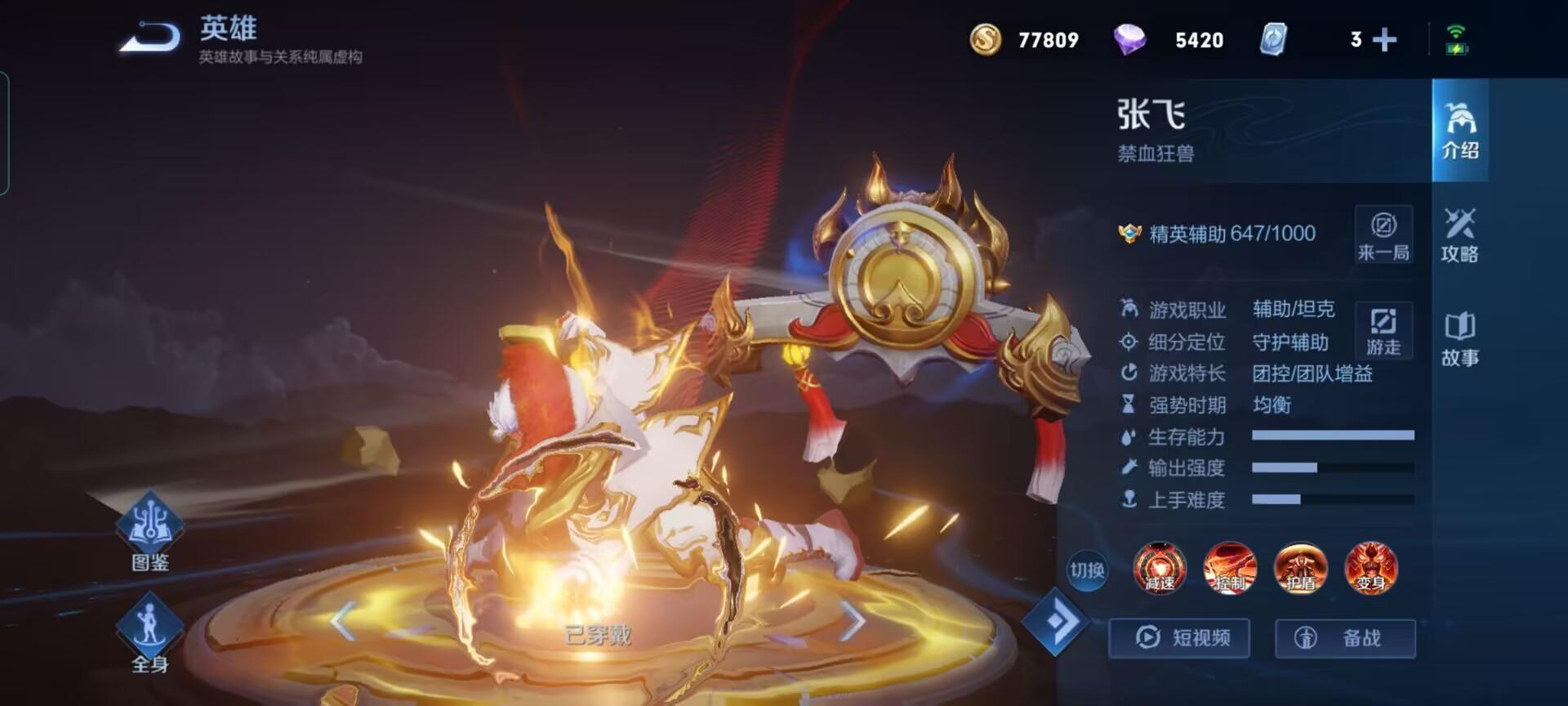Screen dimensions: 1568x706
Task: Click the blue diamond arrow button
Action: coord(1055,622)
